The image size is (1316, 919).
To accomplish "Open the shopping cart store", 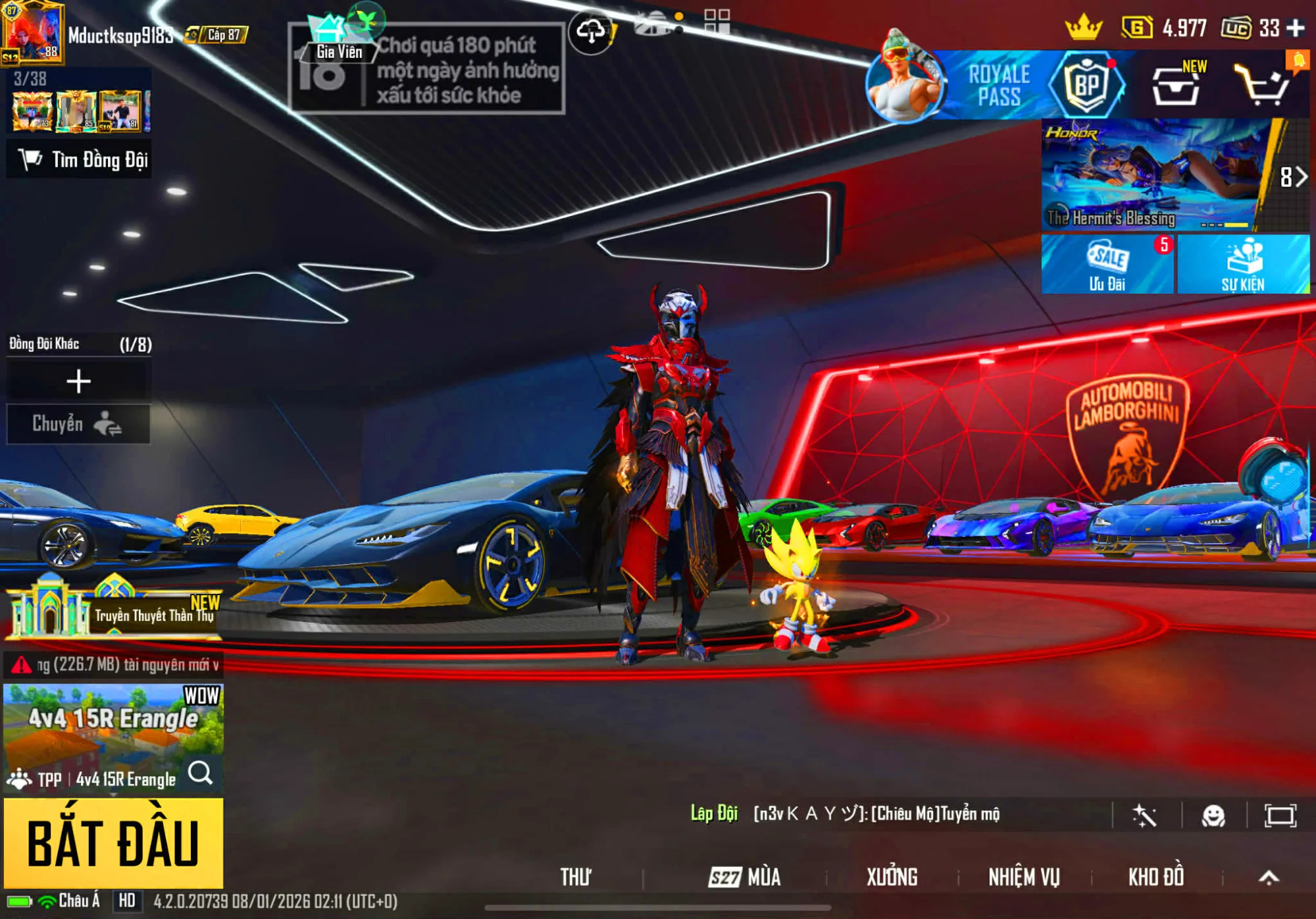I will tap(1261, 86).
